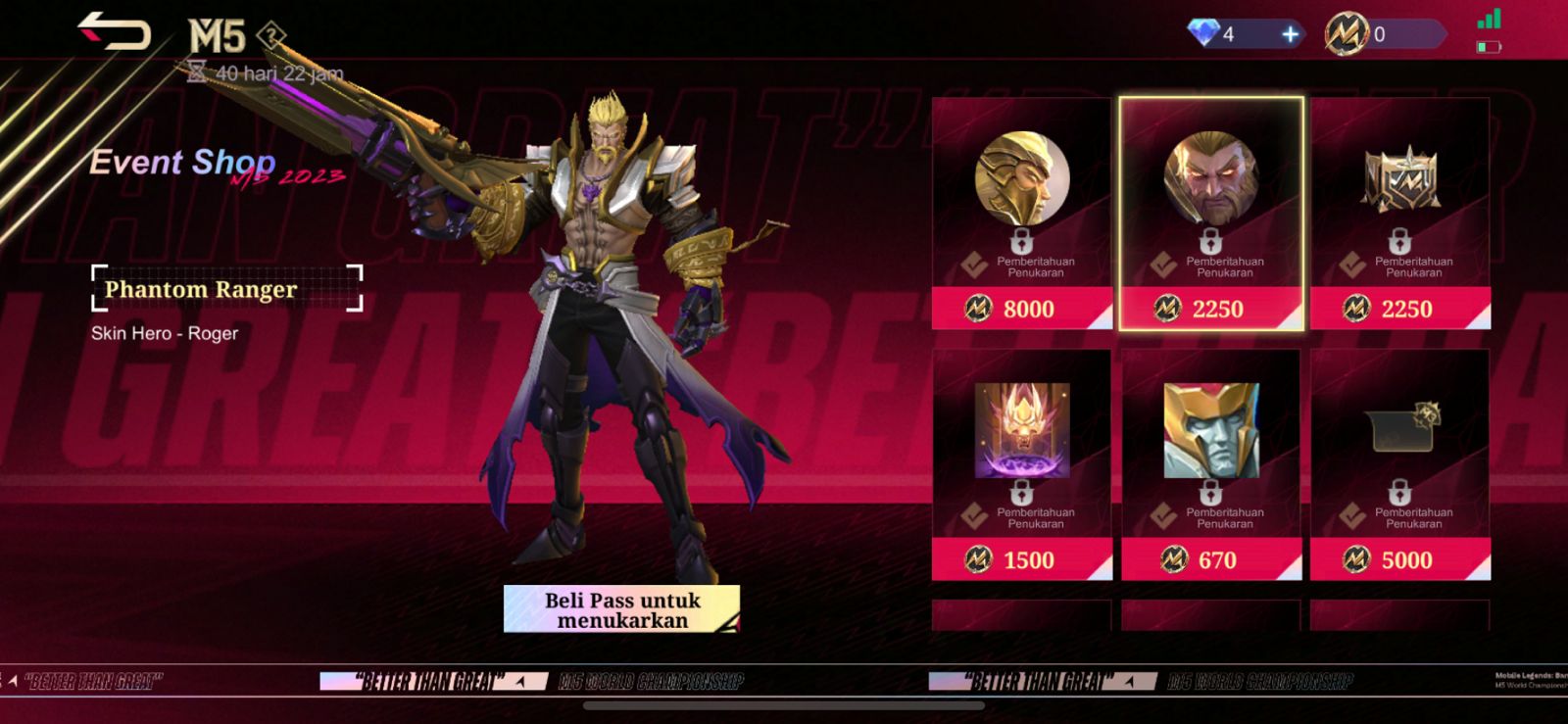
Task: Click the green network signal bars icon
Action: (1489, 19)
